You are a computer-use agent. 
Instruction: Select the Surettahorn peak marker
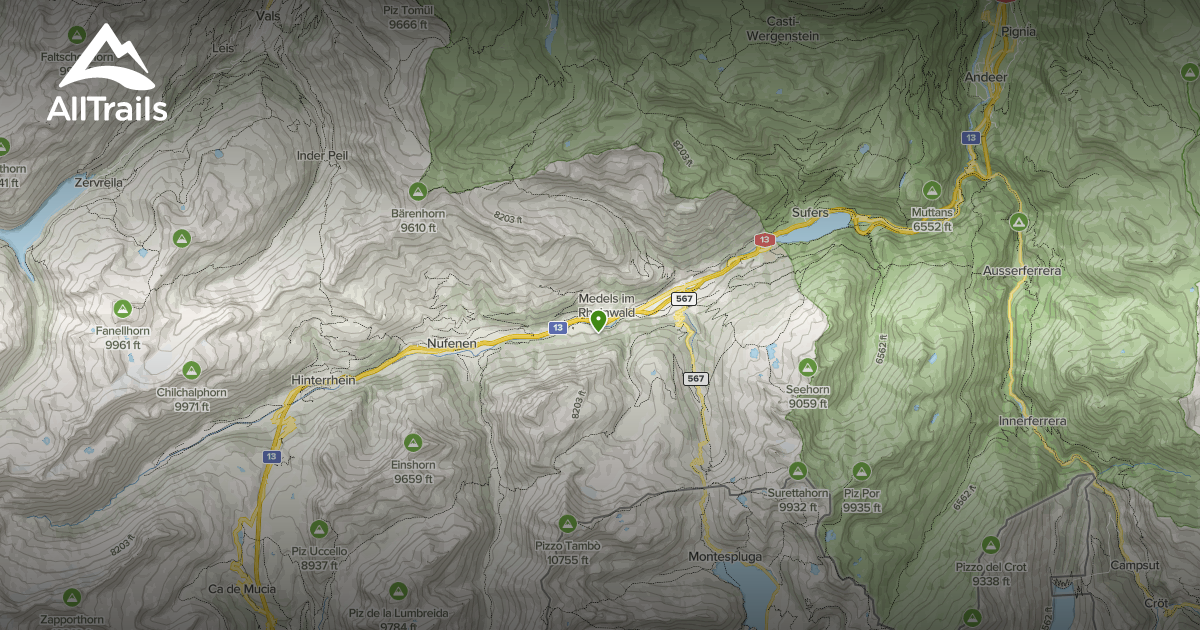pos(797,470)
